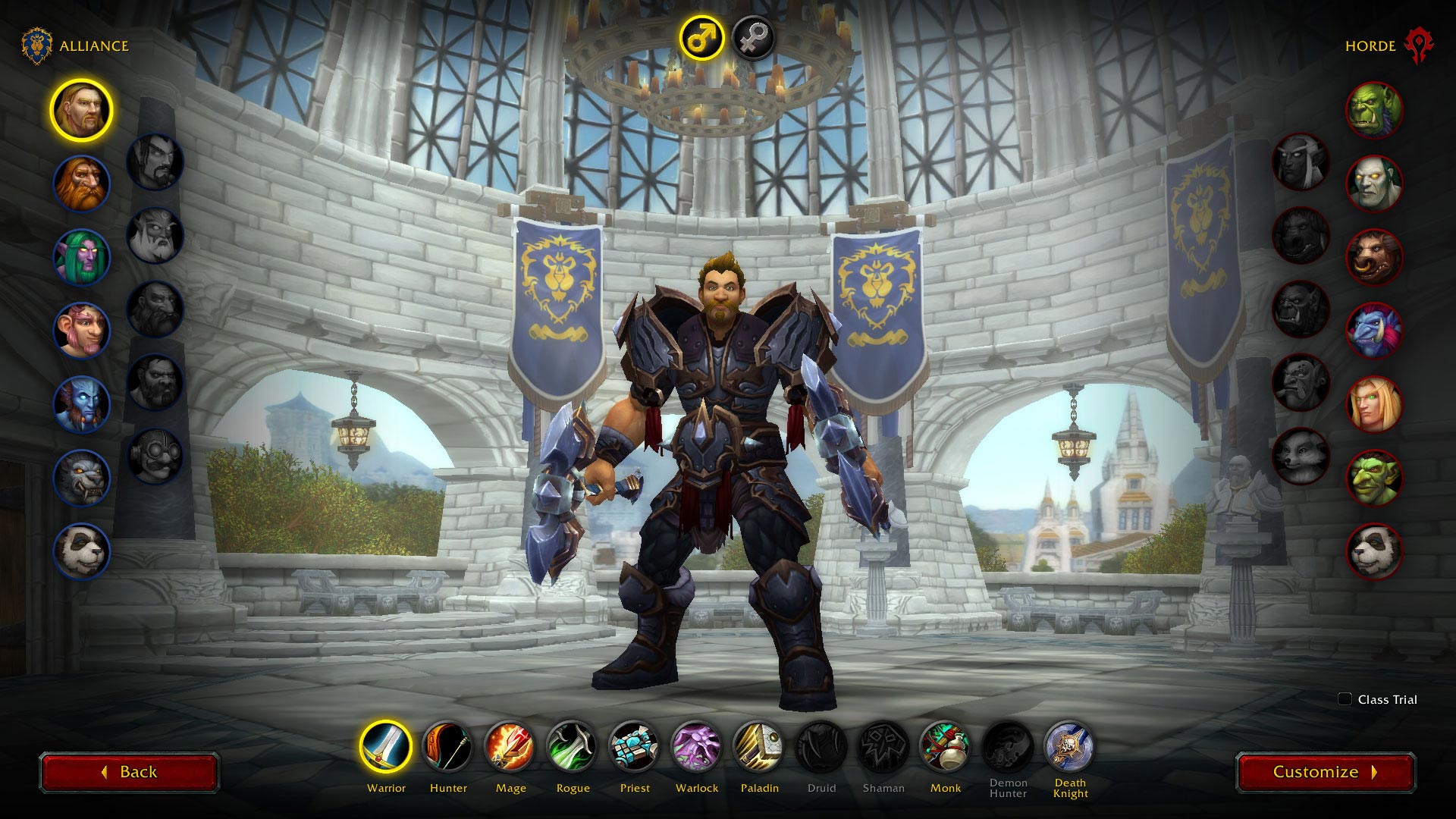Choose the green Orc race portrait
Image resolution: width=1456 pixels, height=819 pixels.
click(x=1373, y=111)
